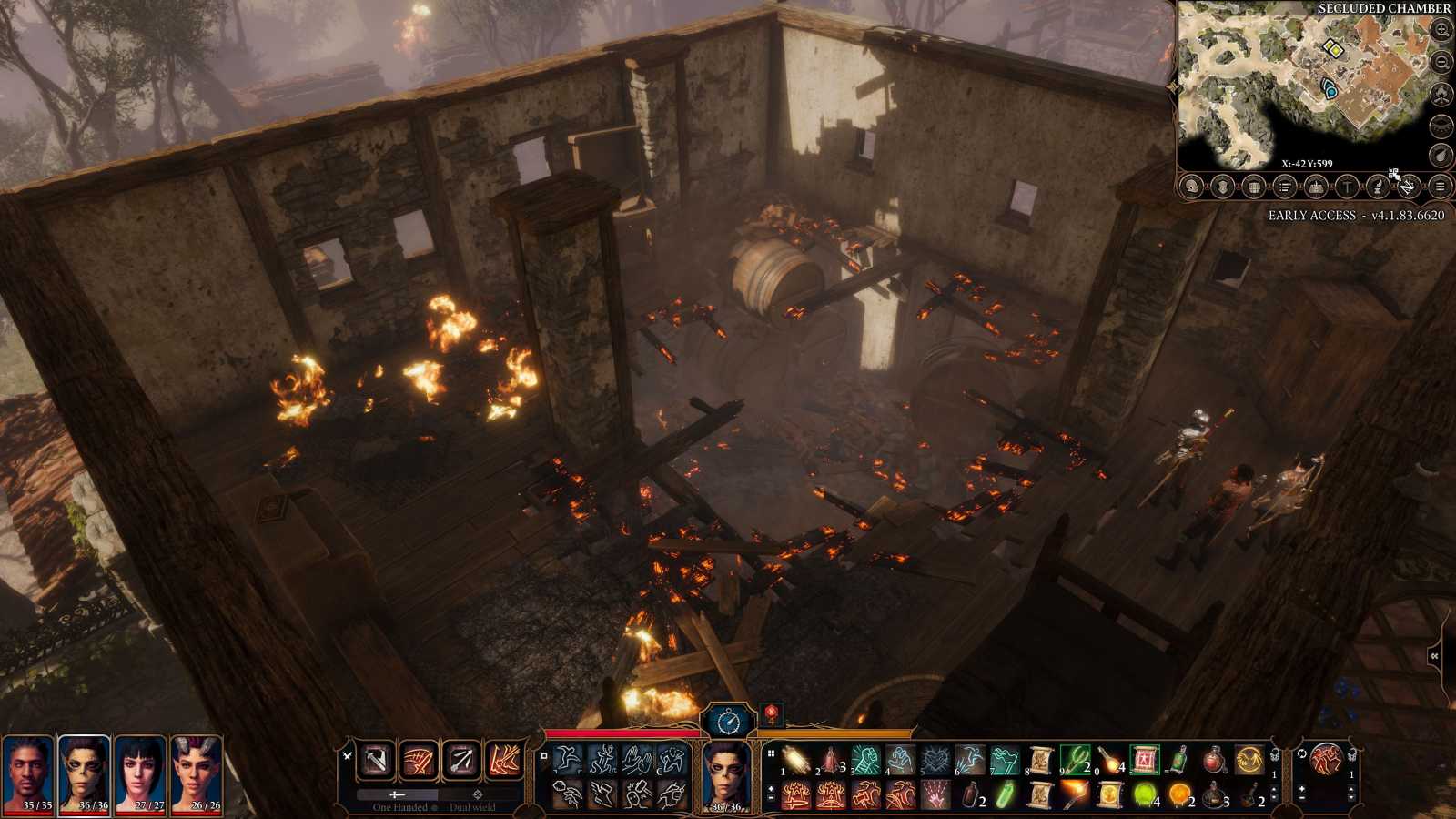Zoom out on the minimap
Image resolution: width=1456 pixels, height=819 pixels.
1441,62
